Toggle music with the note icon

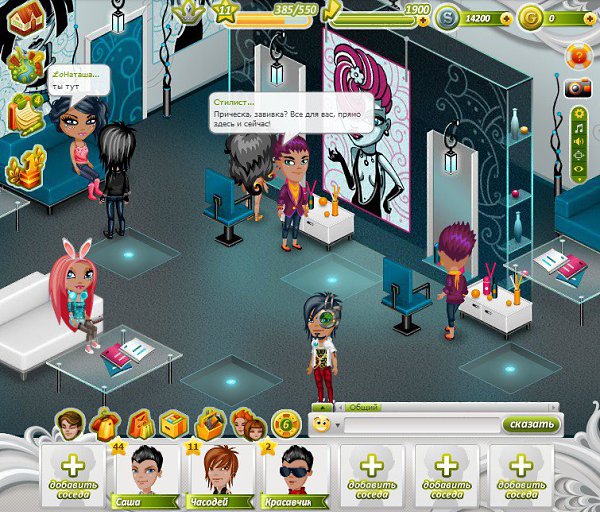pos(578,129)
